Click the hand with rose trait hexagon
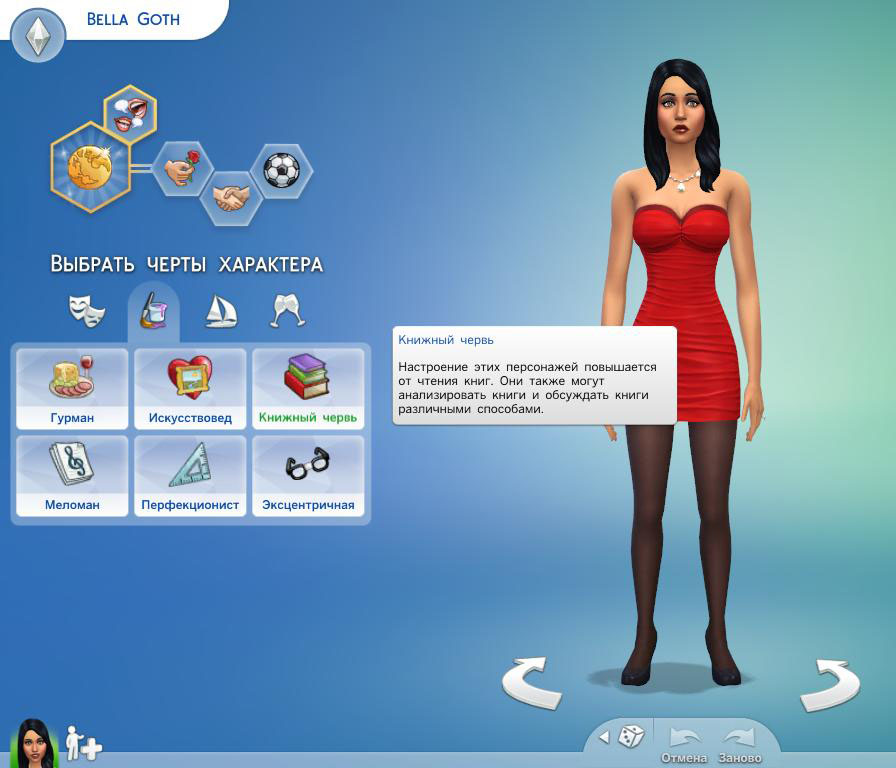Image resolution: width=896 pixels, height=768 pixels. coord(182,169)
